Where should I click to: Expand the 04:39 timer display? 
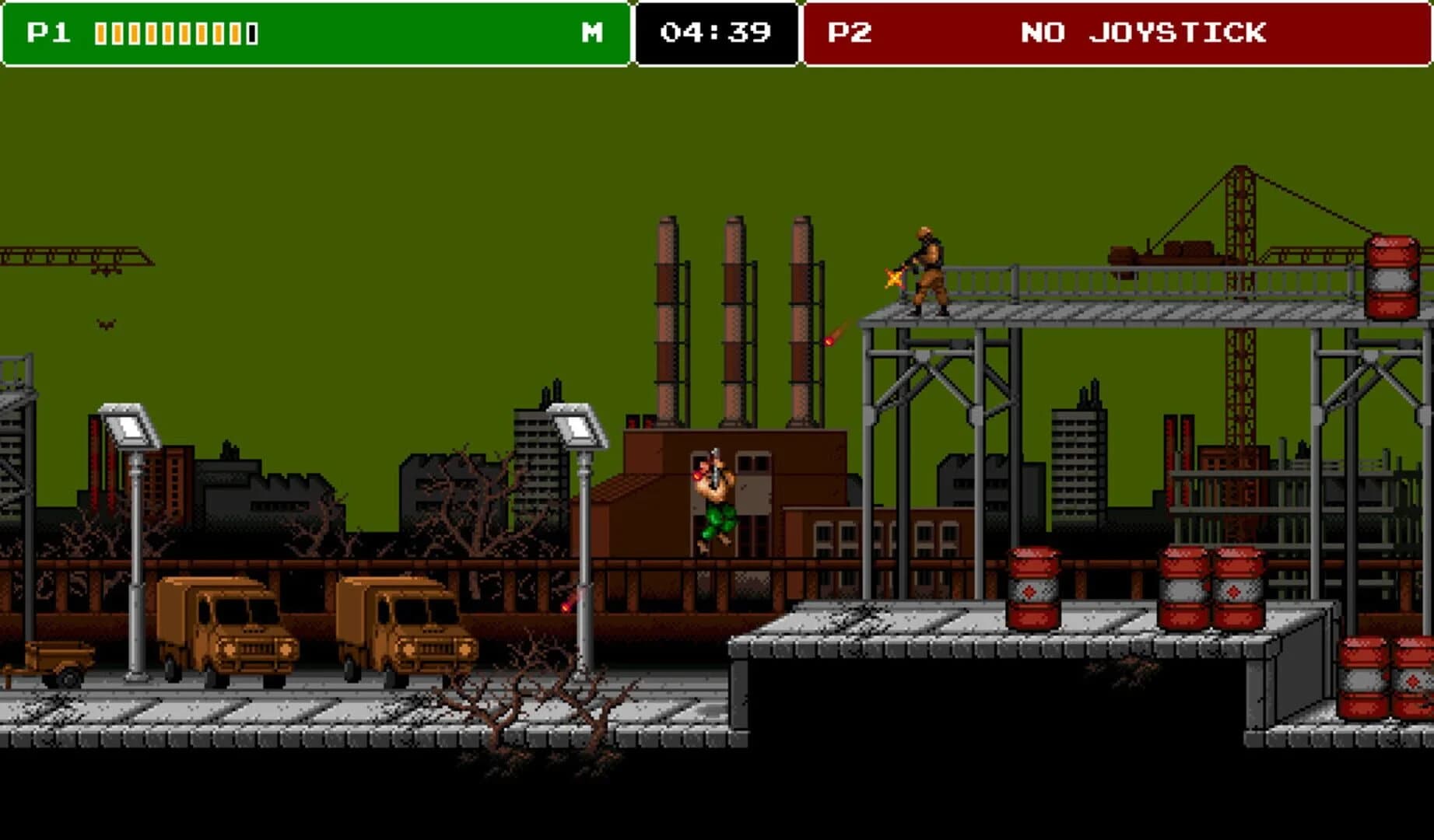713,33
